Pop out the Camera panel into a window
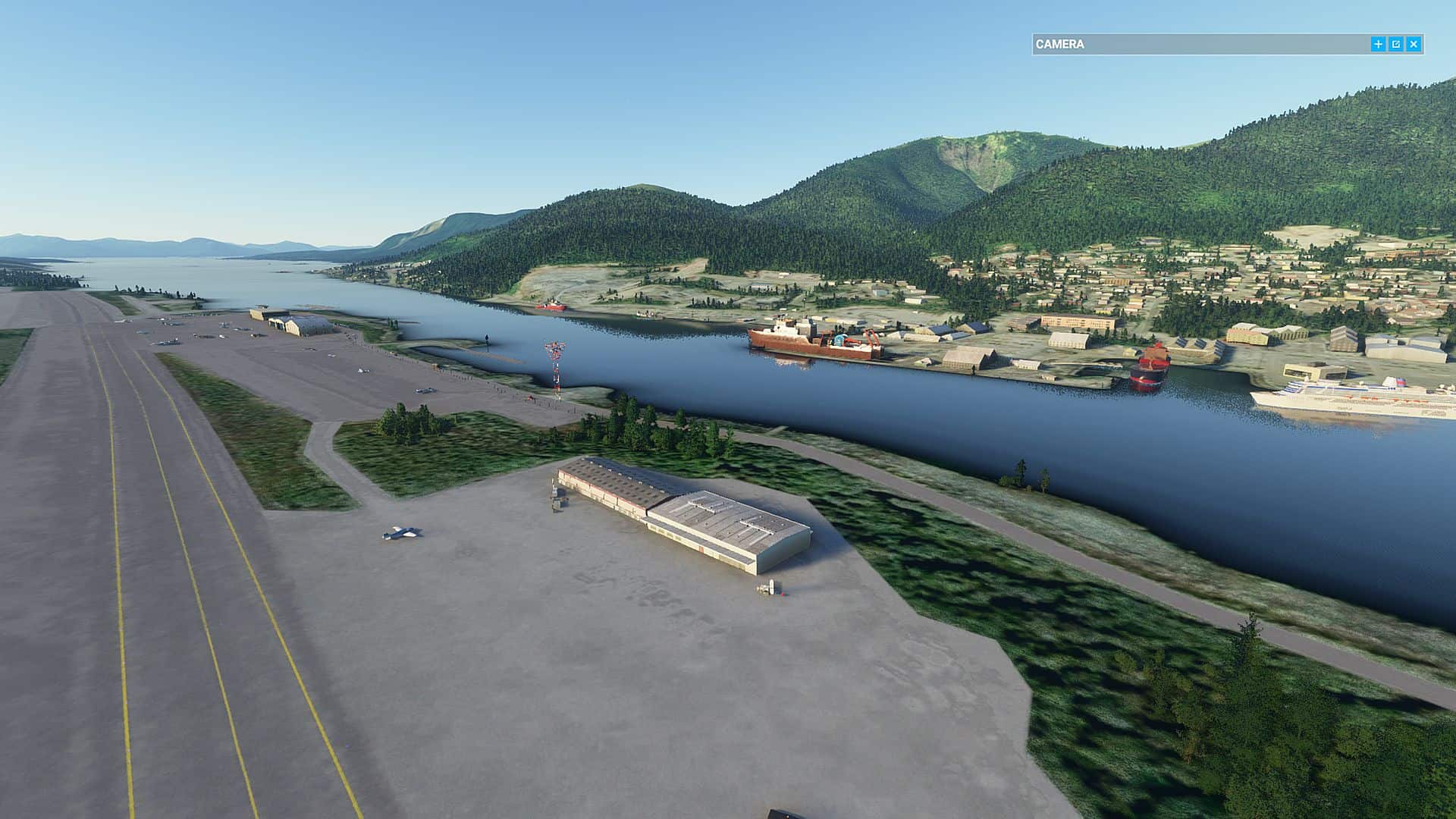Viewport: 1456px width, 819px height. tap(1396, 45)
